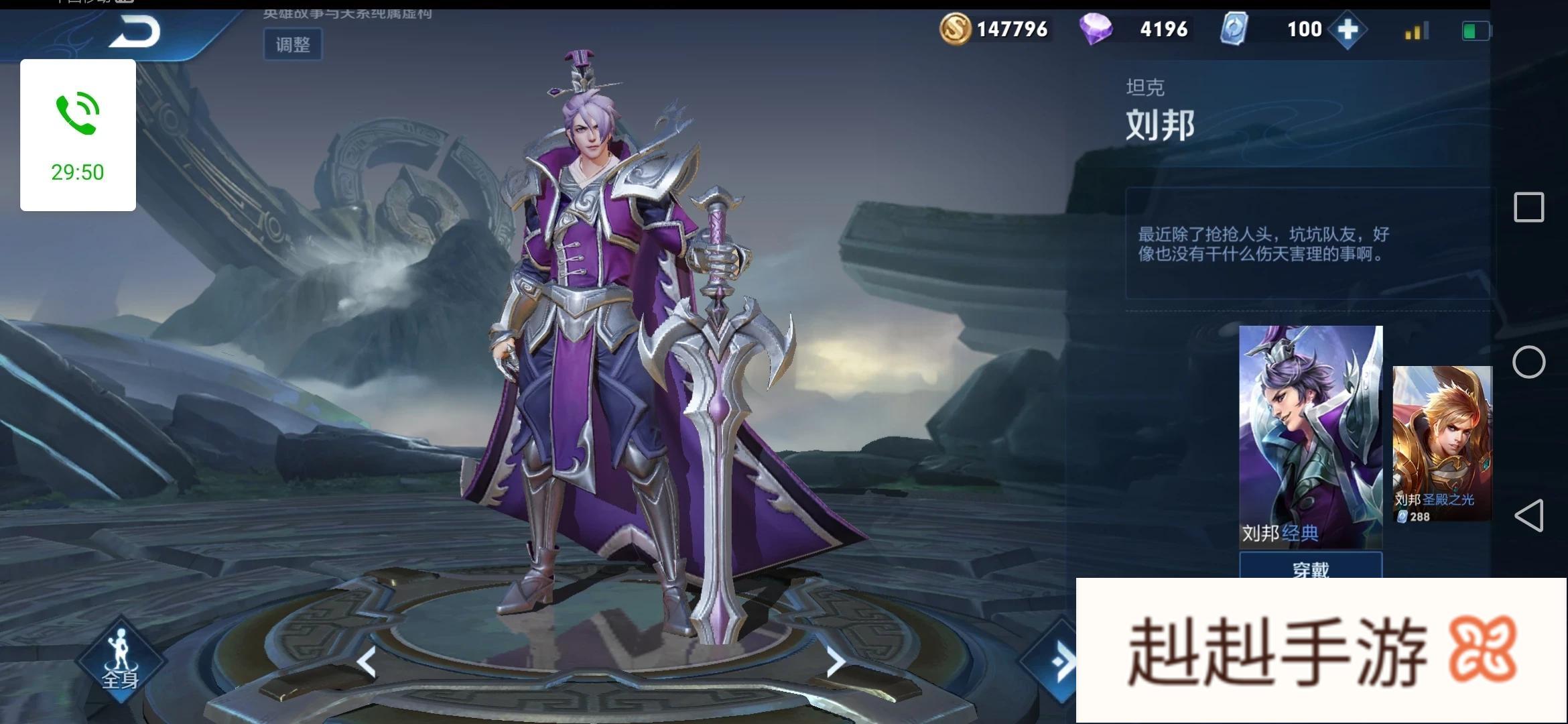Open Android recent apps square button
Screen dimensions: 1568x724
[x=1528, y=207]
